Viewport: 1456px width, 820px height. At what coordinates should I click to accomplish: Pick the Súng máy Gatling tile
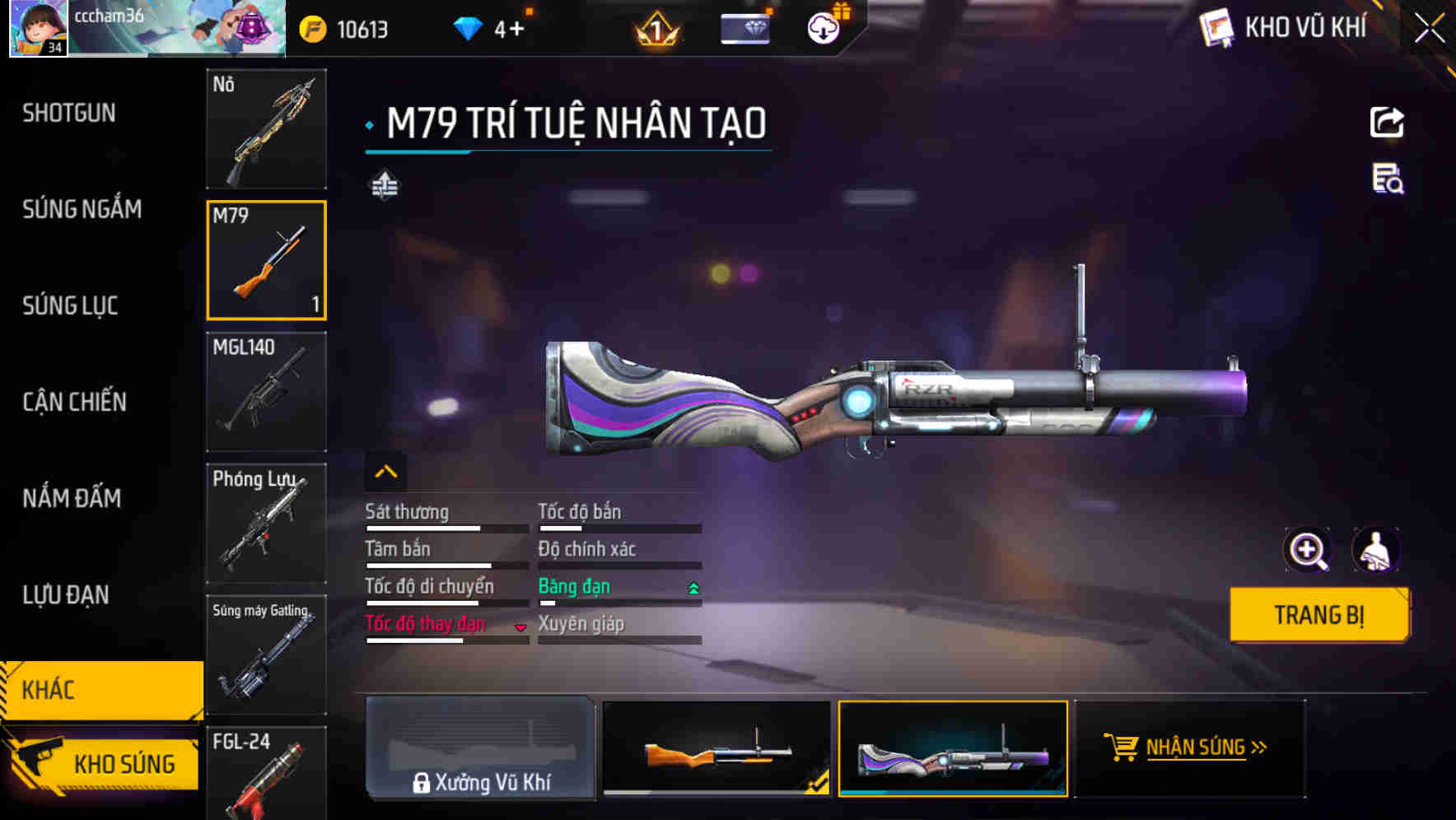[x=266, y=655]
